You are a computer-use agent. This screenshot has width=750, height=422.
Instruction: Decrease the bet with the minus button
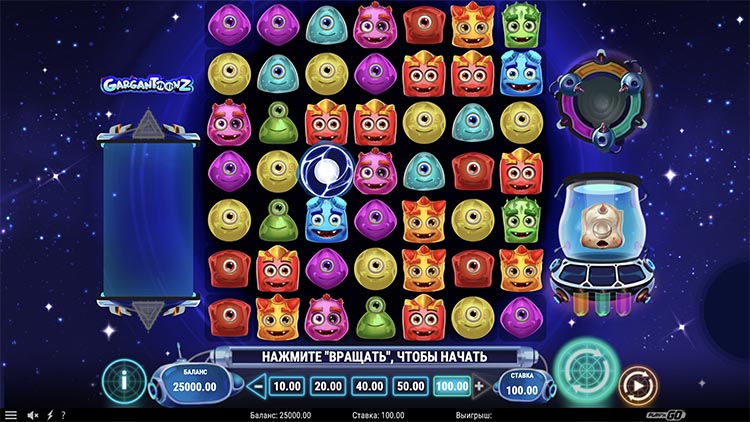(x=257, y=386)
